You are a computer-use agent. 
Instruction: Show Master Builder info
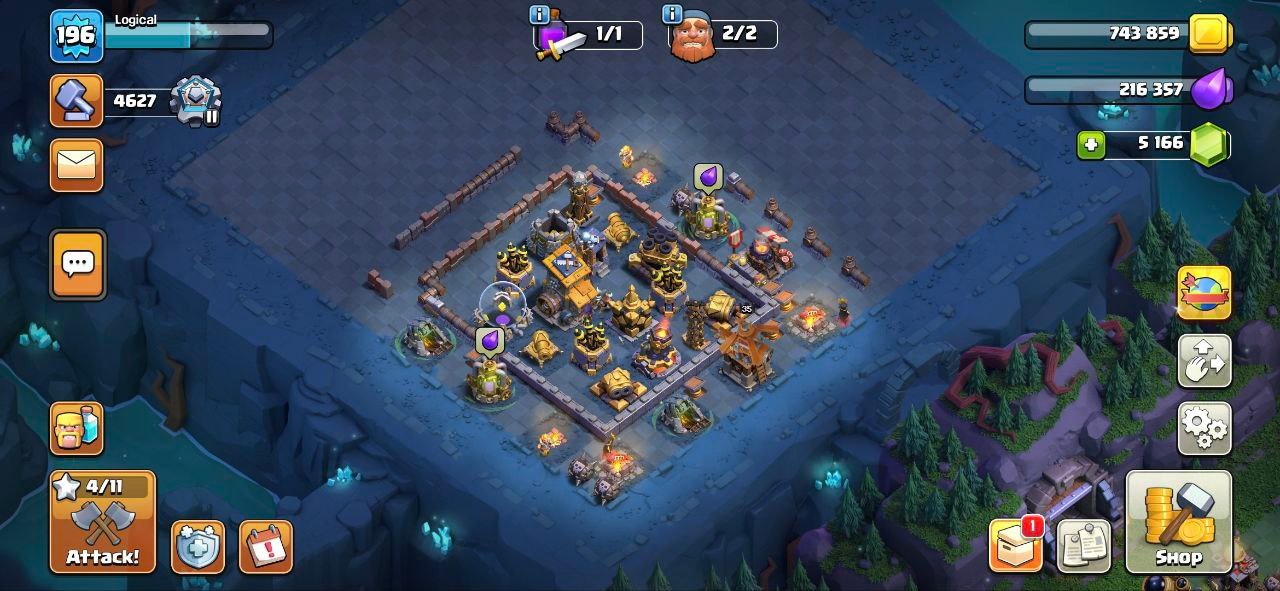672,14
